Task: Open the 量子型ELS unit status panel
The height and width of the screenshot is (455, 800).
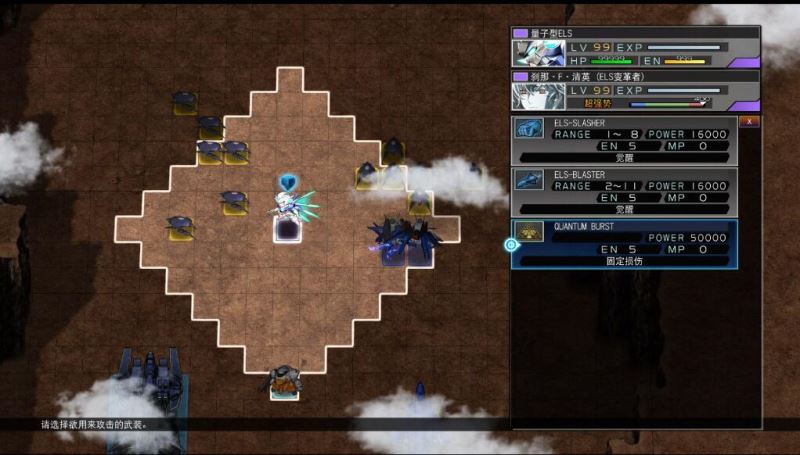Action: [x=635, y=47]
